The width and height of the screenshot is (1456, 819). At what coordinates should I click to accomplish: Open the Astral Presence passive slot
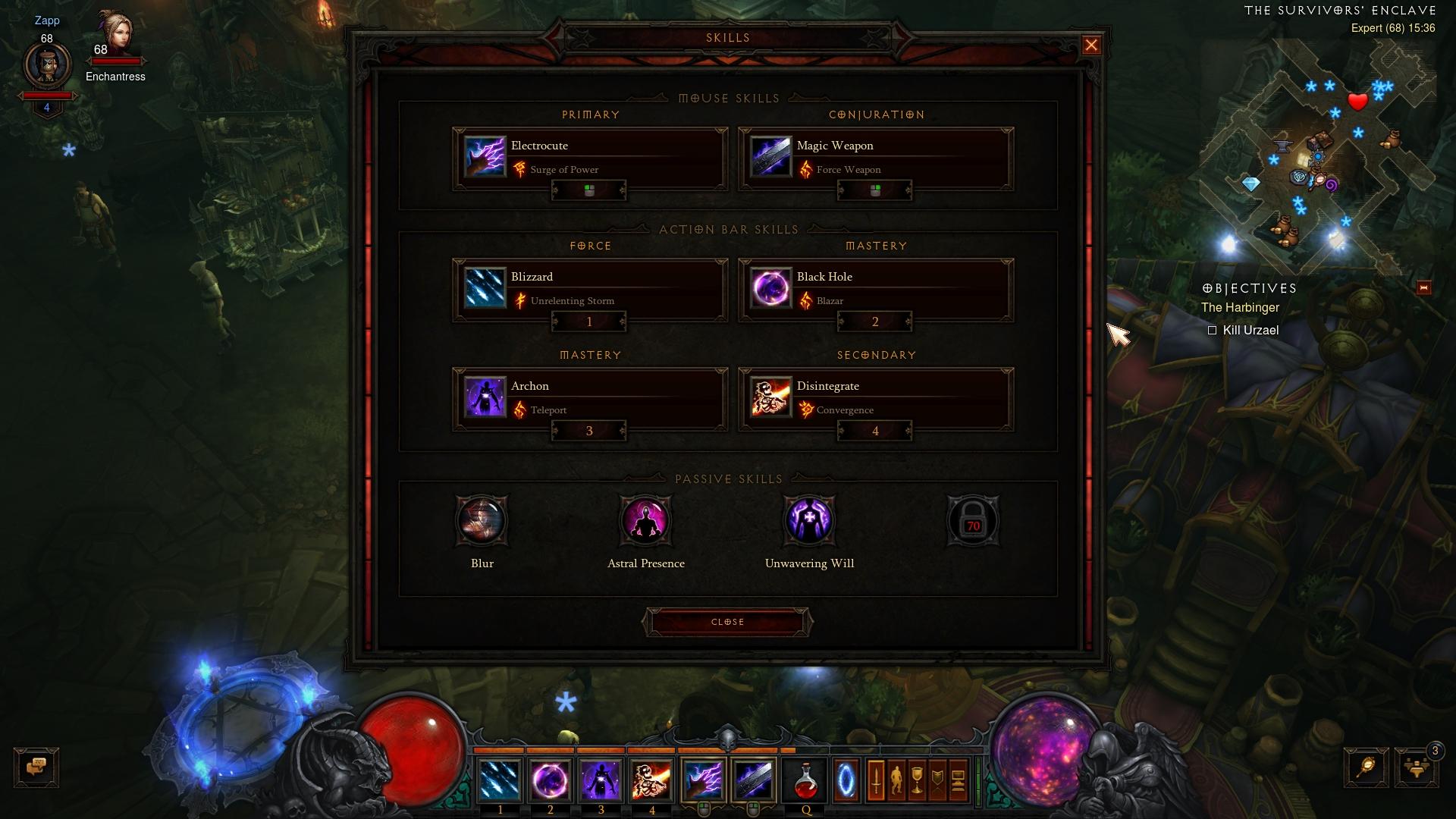pos(645,521)
